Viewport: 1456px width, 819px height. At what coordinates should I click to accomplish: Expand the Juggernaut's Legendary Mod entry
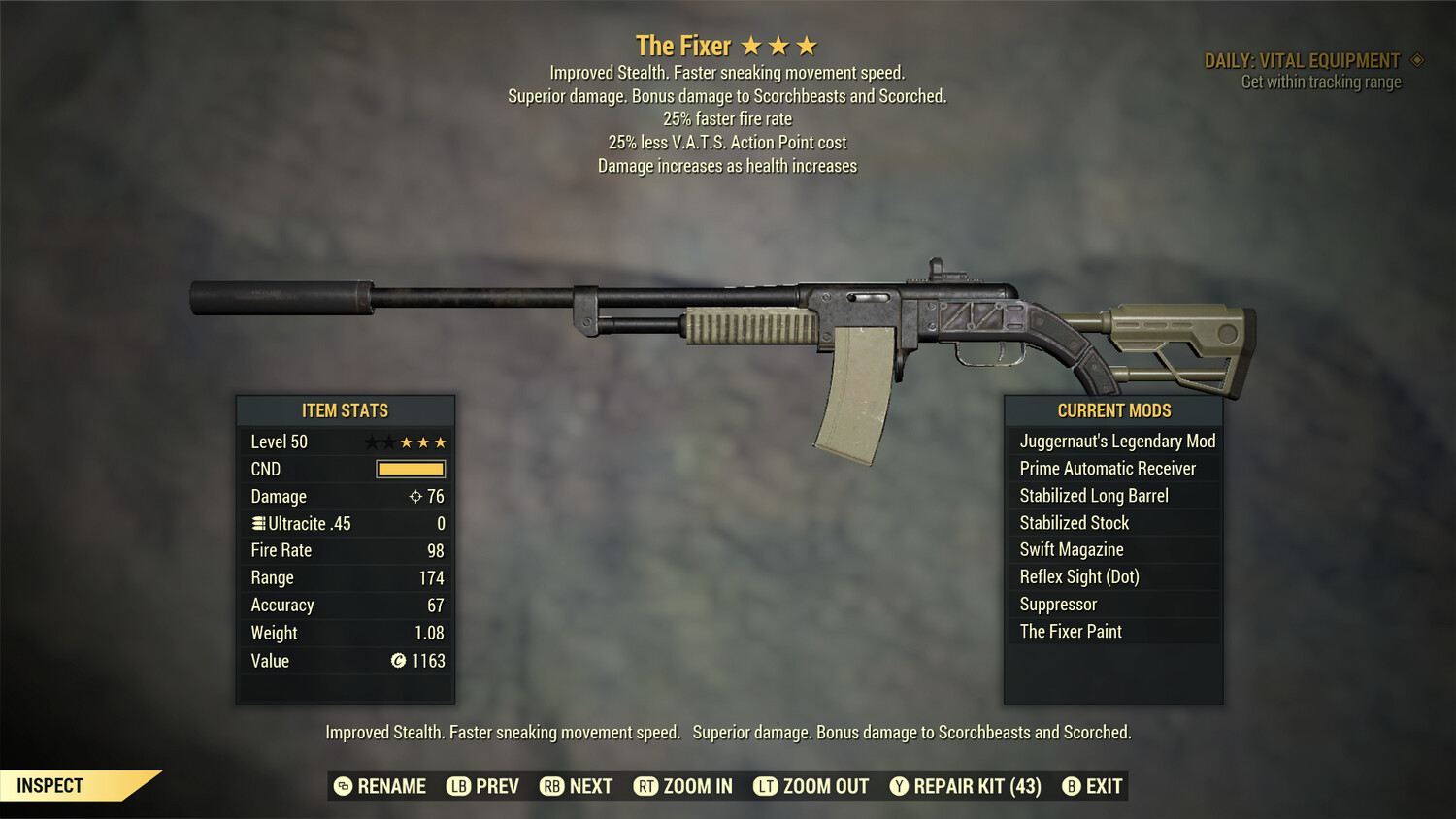click(x=1116, y=441)
